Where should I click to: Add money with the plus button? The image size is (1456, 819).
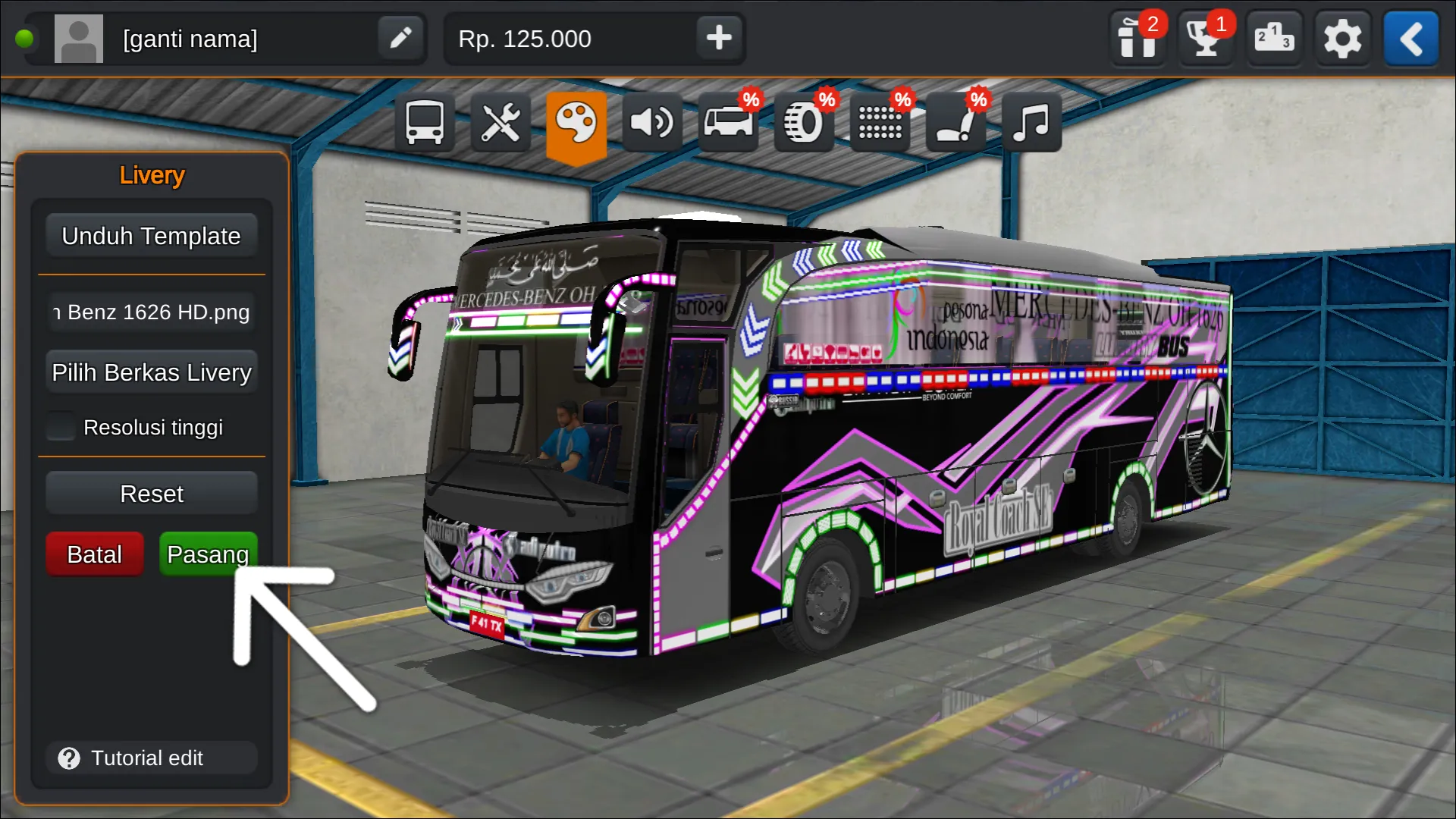(x=718, y=38)
